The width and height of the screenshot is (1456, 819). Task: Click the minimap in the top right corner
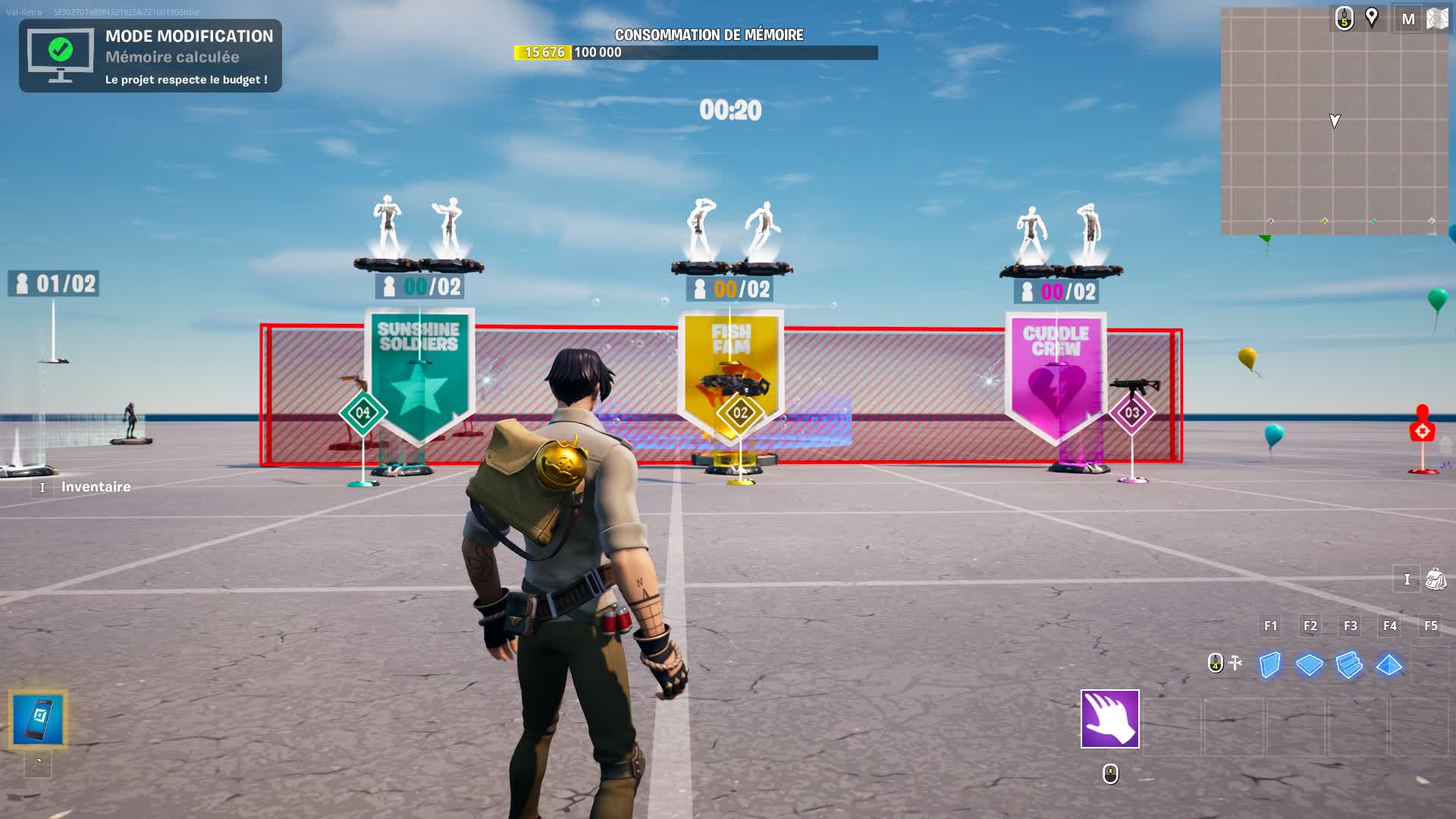click(x=1335, y=121)
